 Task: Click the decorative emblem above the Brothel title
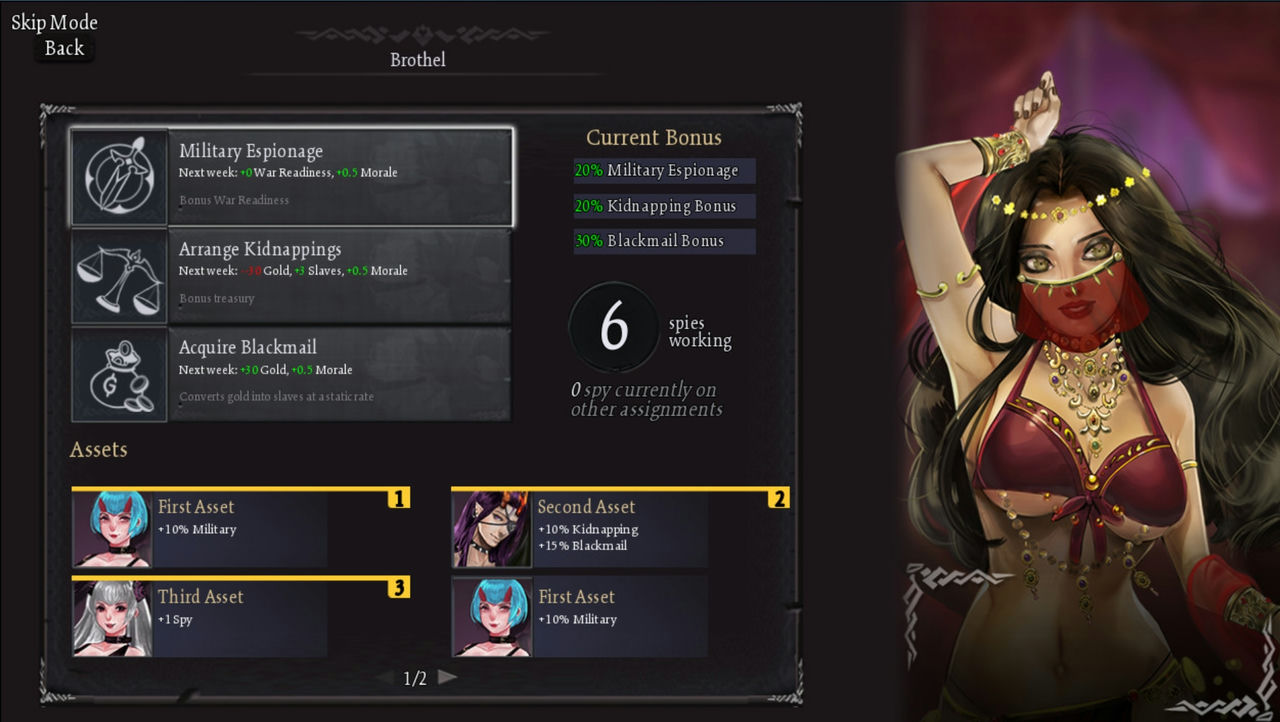click(x=420, y=32)
